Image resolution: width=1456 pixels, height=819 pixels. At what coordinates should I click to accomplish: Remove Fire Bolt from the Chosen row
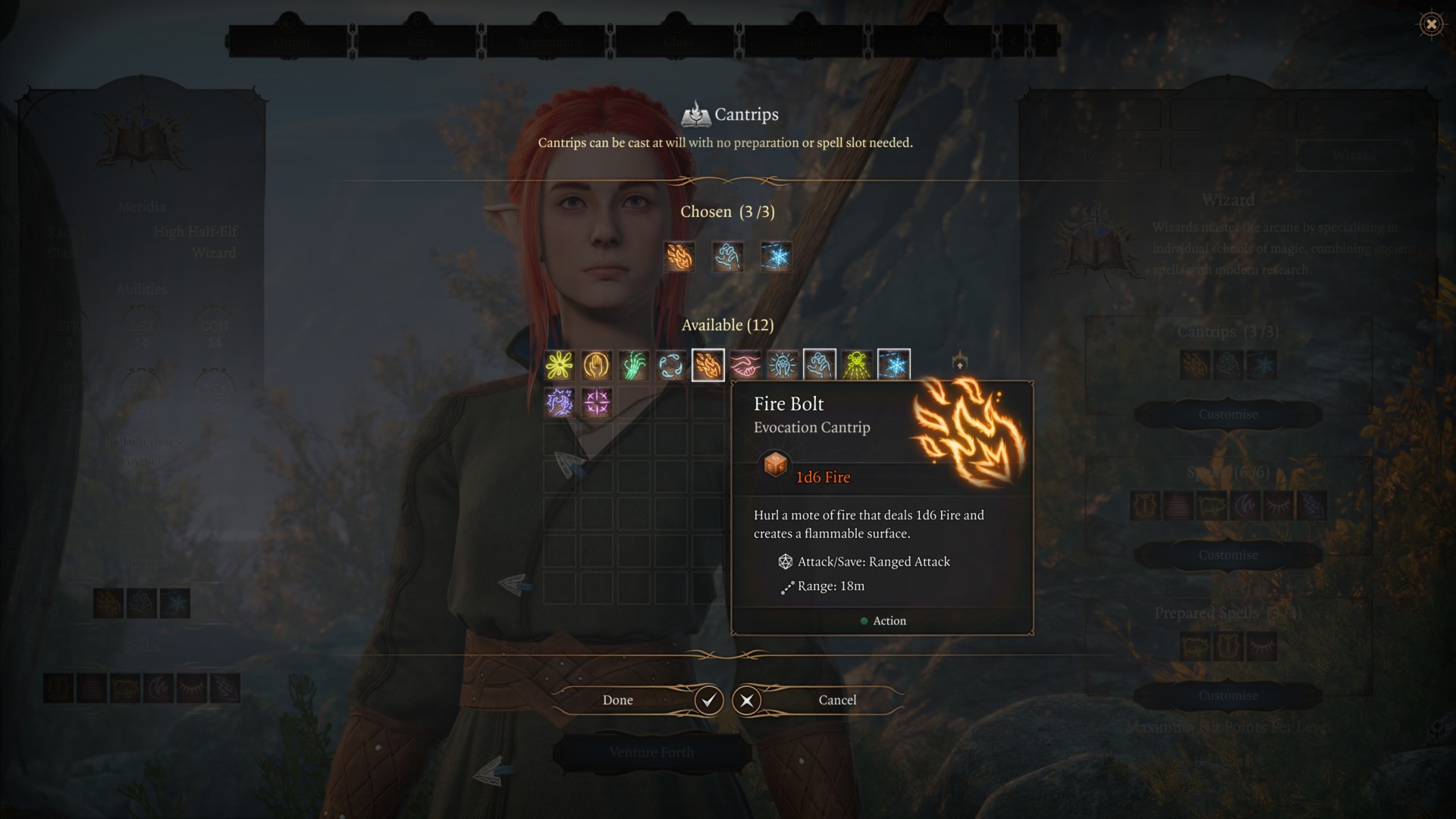point(679,256)
